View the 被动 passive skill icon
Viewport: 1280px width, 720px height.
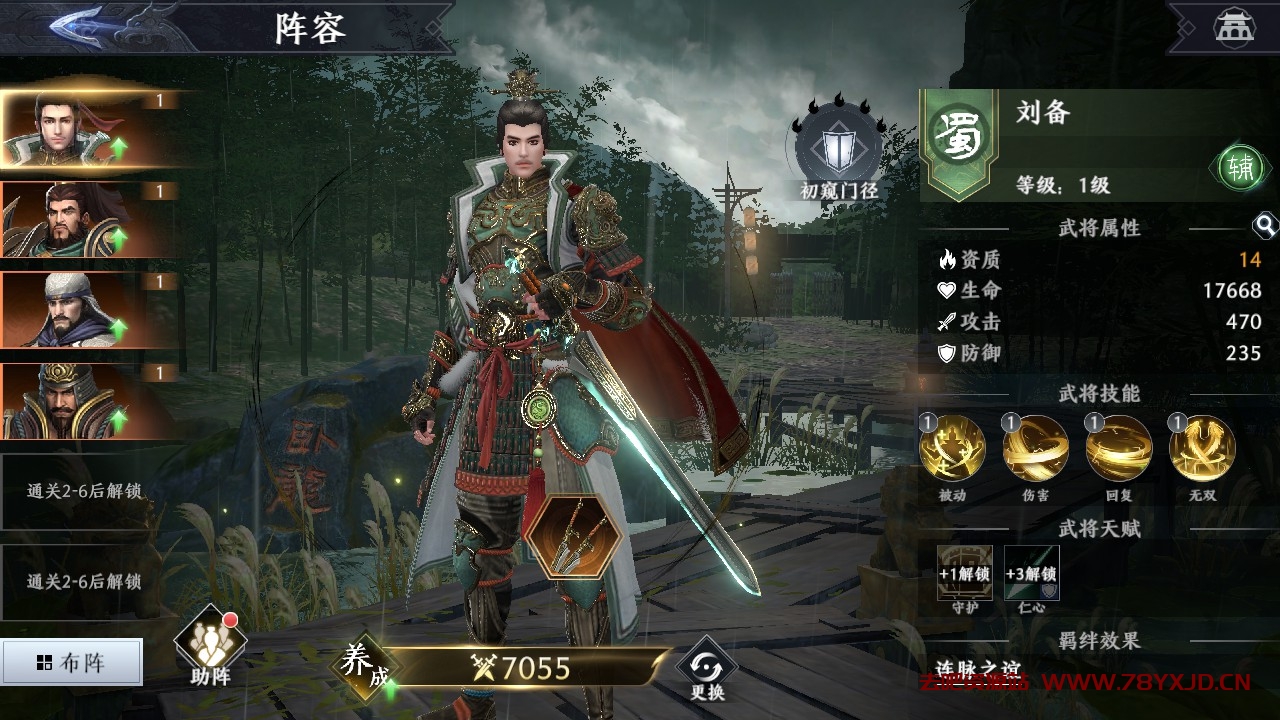pos(952,448)
